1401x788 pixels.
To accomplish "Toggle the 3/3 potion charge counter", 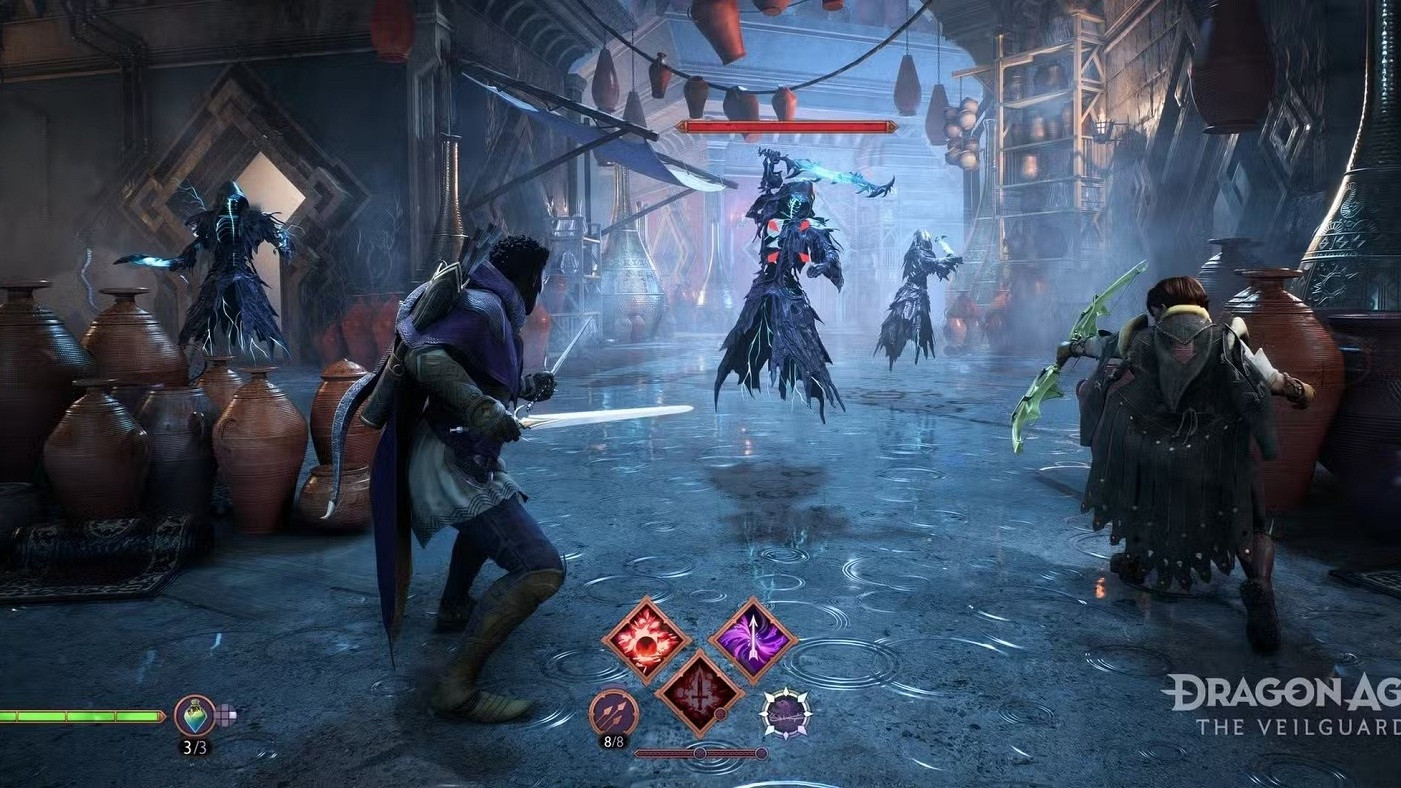I will click(195, 746).
